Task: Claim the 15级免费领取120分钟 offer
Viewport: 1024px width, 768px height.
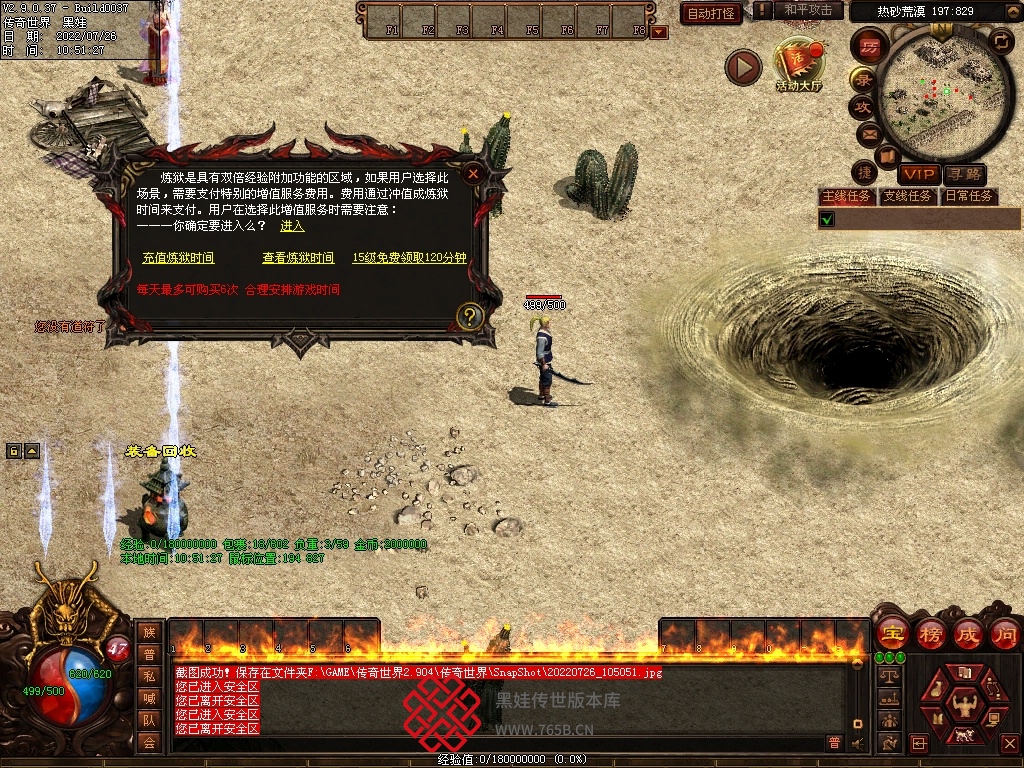Action: 409,258
